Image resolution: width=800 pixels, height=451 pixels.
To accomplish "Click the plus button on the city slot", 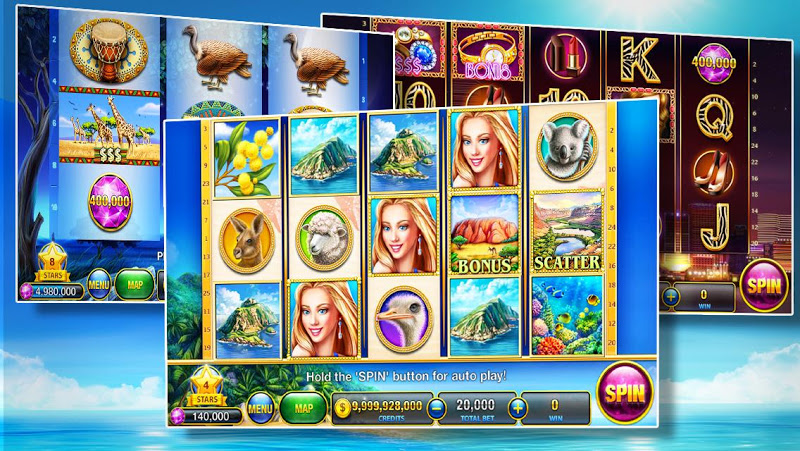I will (670, 295).
